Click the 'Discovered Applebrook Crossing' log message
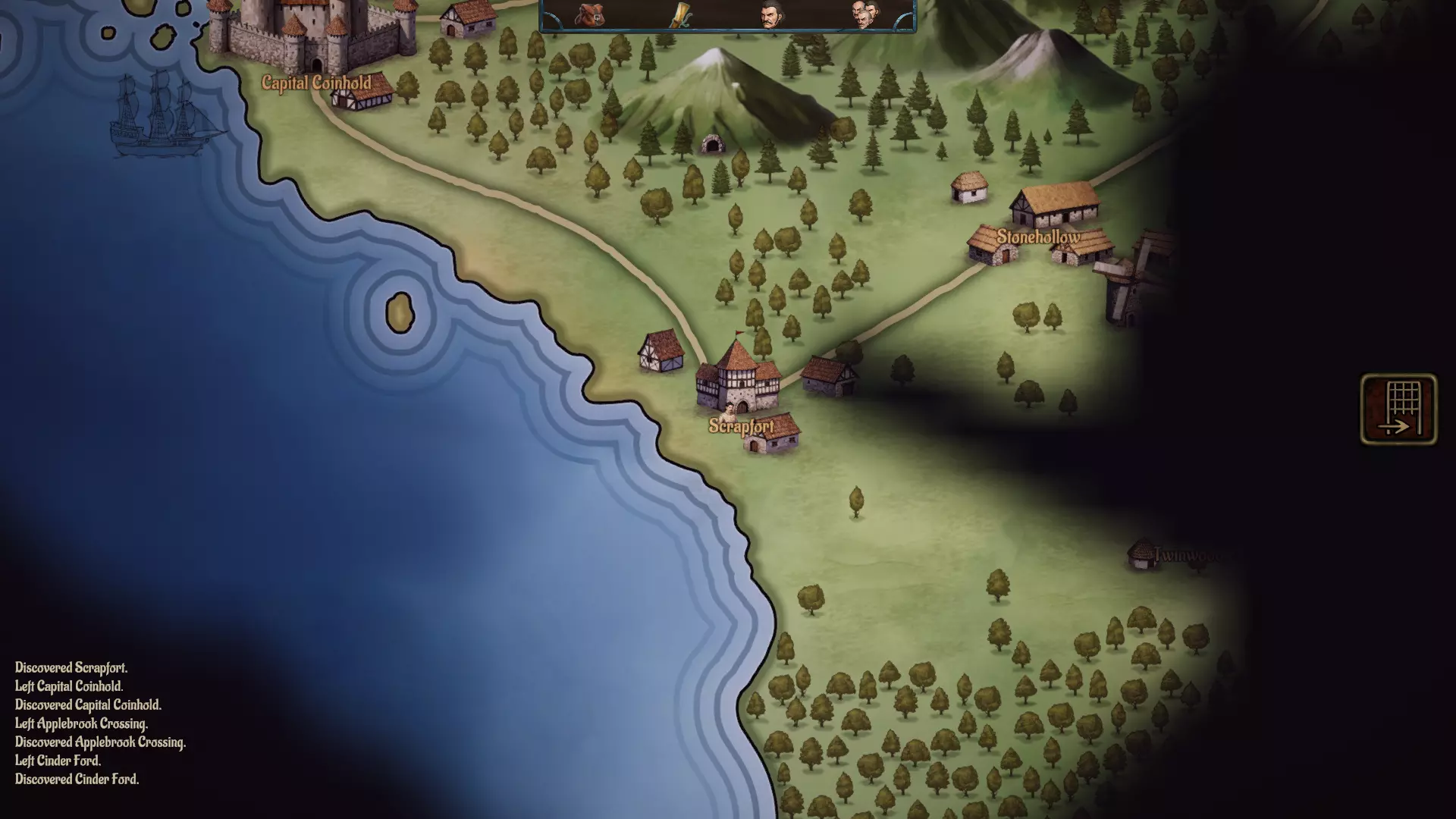Viewport: 1456px width, 819px height. (100, 742)
